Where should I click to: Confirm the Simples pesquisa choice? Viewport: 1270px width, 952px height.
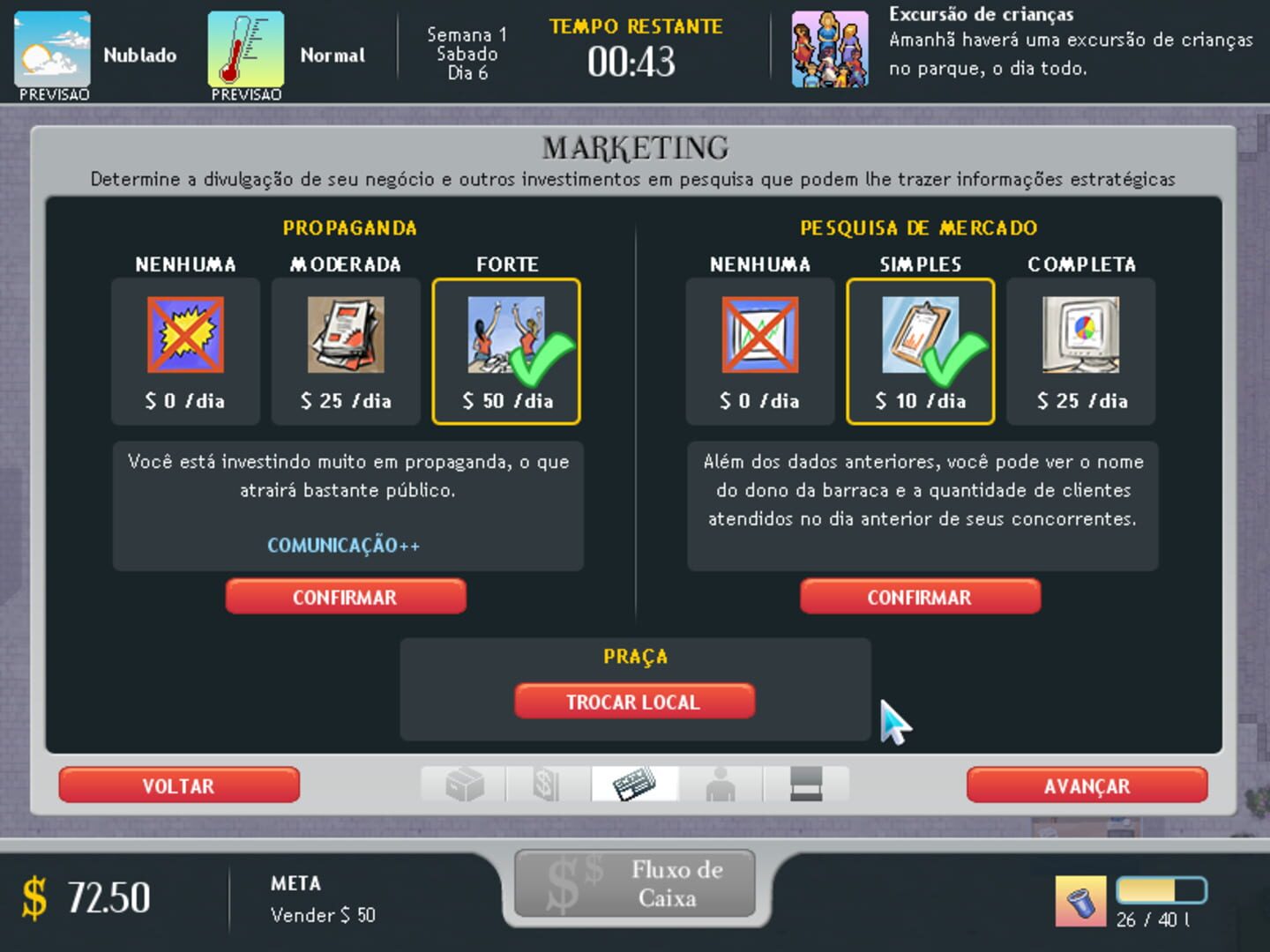[920, 597]
